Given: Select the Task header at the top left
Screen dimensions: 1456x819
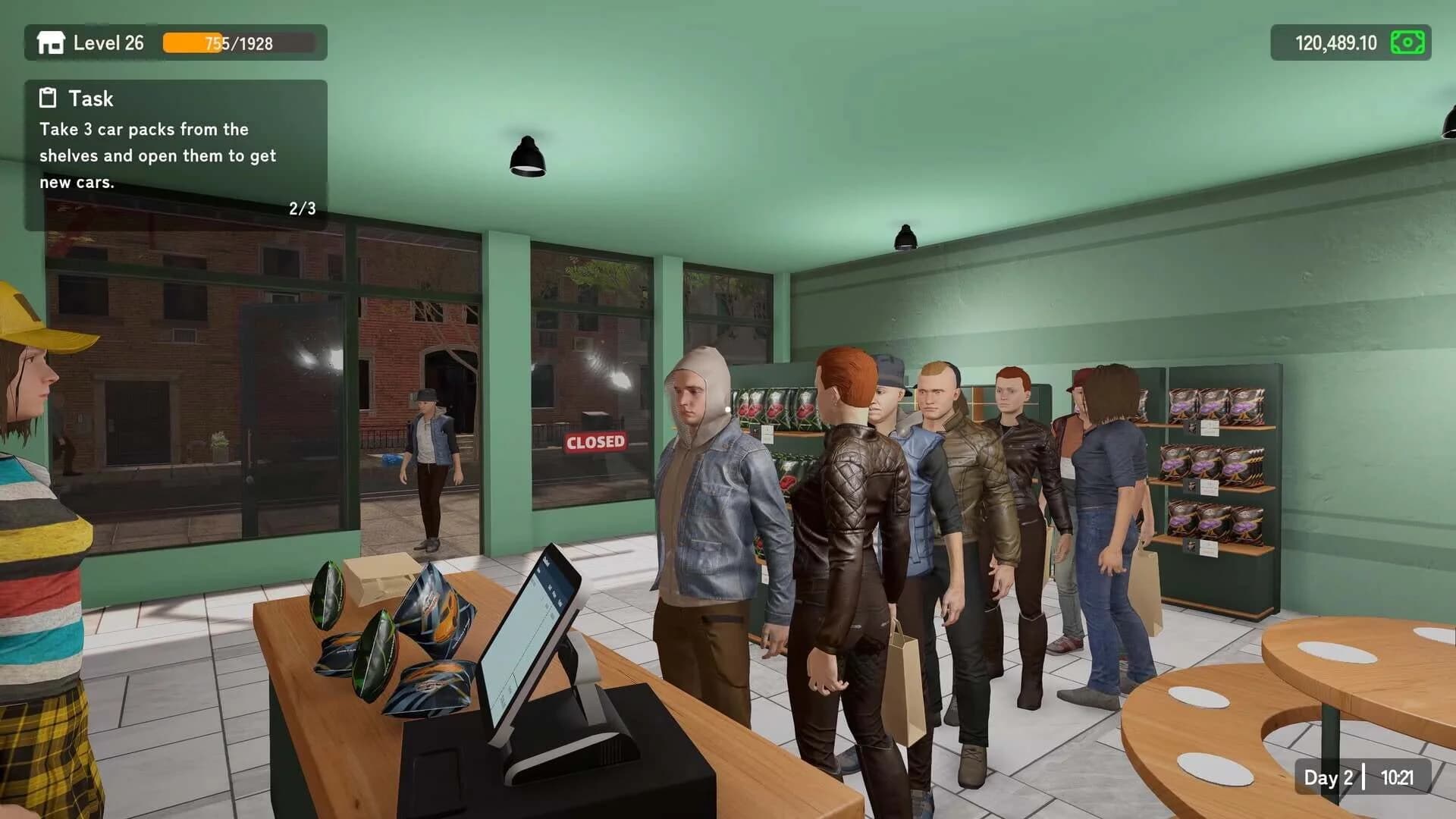Looking at the screenshot, I should point(90,99).
